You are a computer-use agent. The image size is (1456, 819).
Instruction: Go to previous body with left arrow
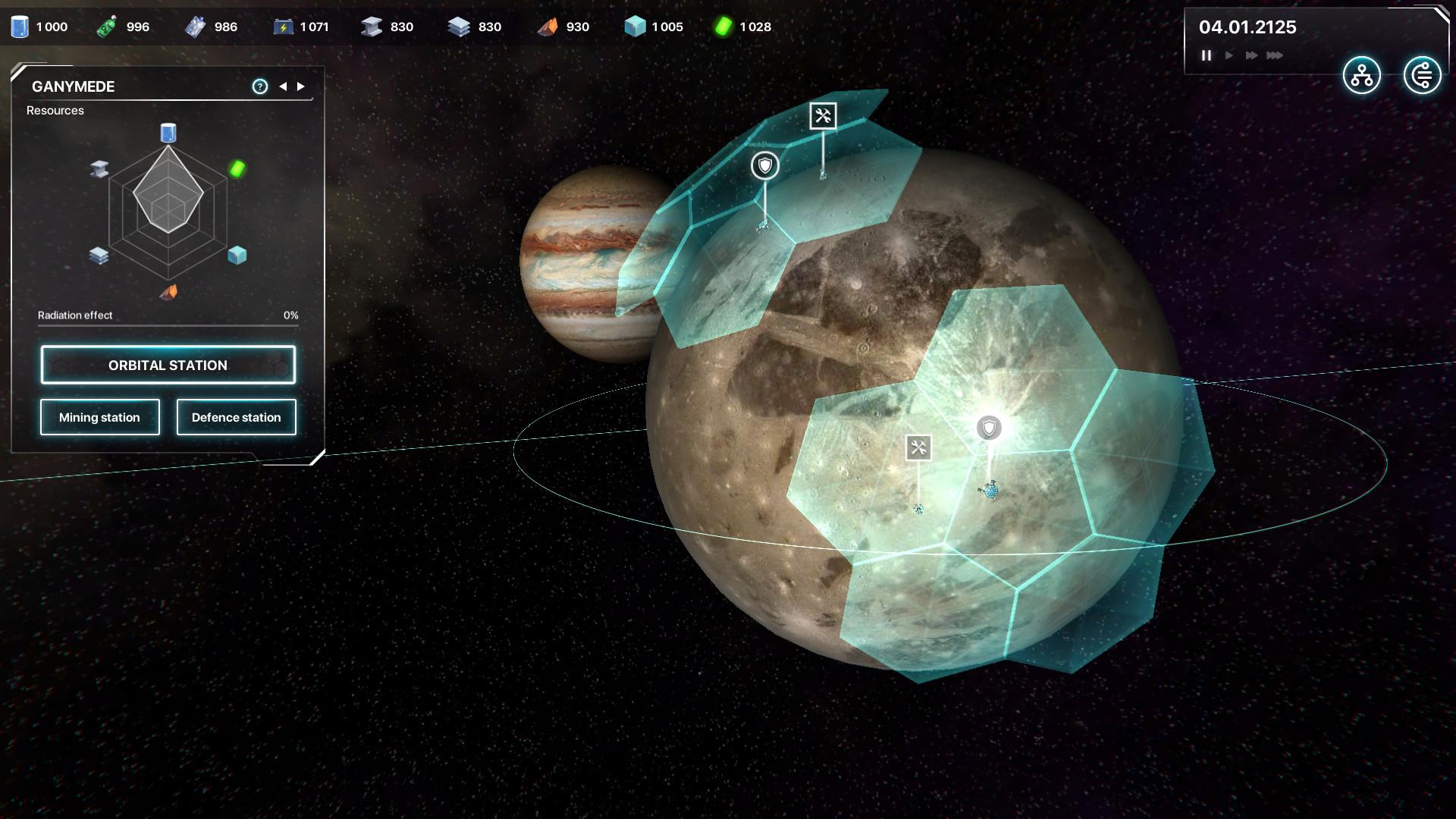tap(283, 86)
